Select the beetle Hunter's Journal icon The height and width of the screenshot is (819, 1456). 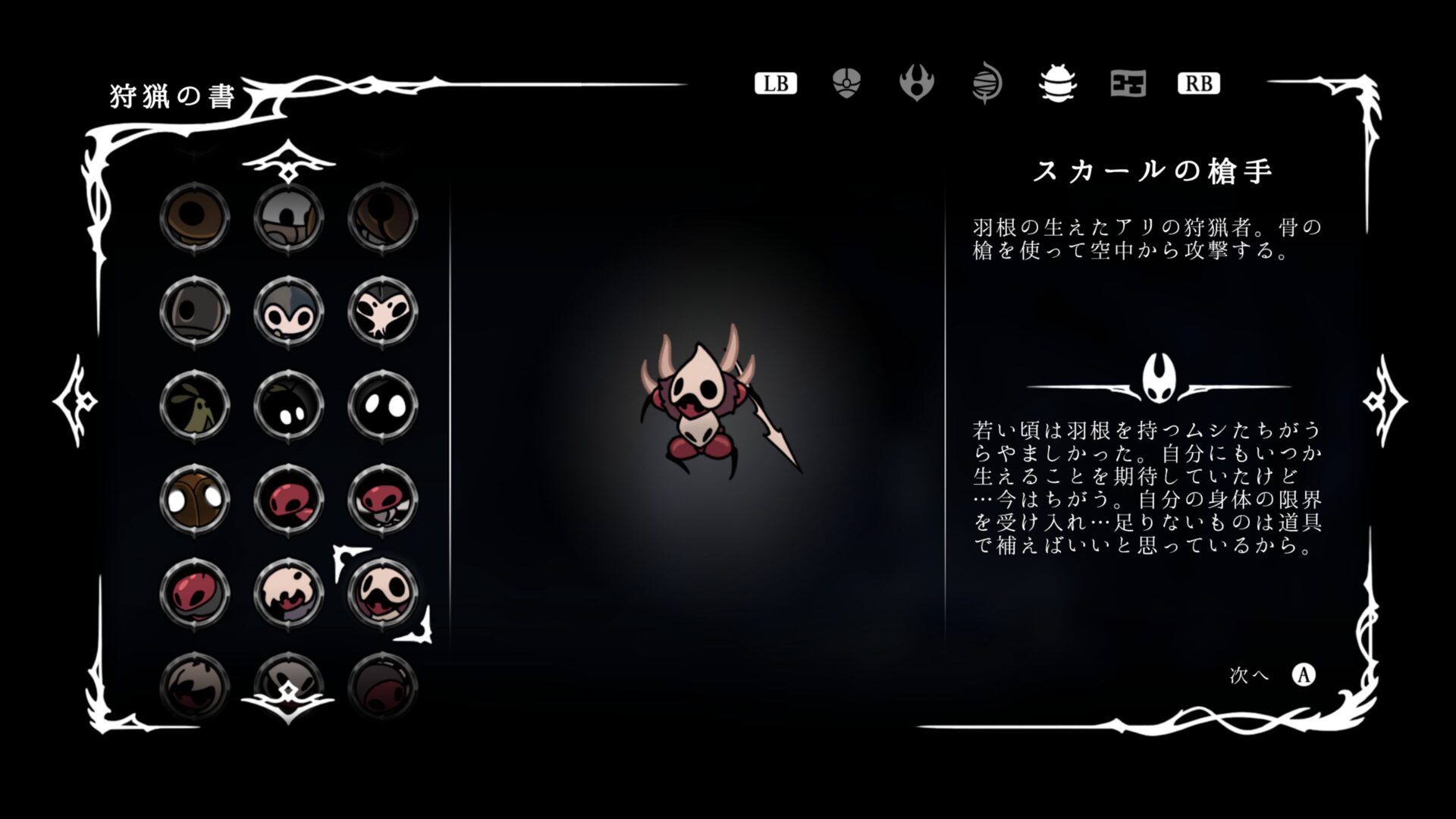(1057, 83)
